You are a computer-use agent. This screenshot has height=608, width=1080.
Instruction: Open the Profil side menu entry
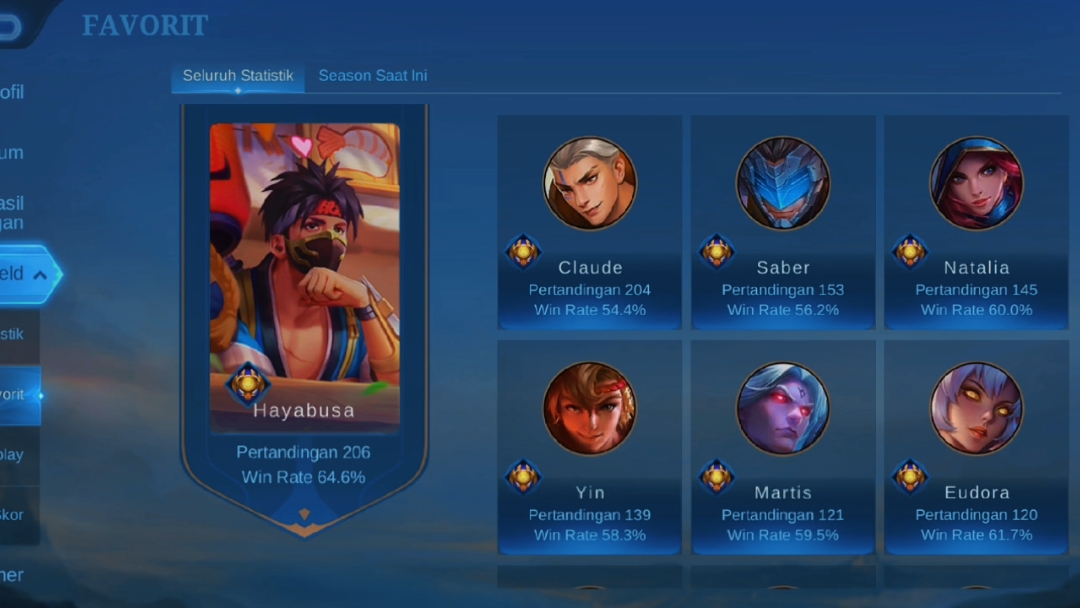(14, 92)
